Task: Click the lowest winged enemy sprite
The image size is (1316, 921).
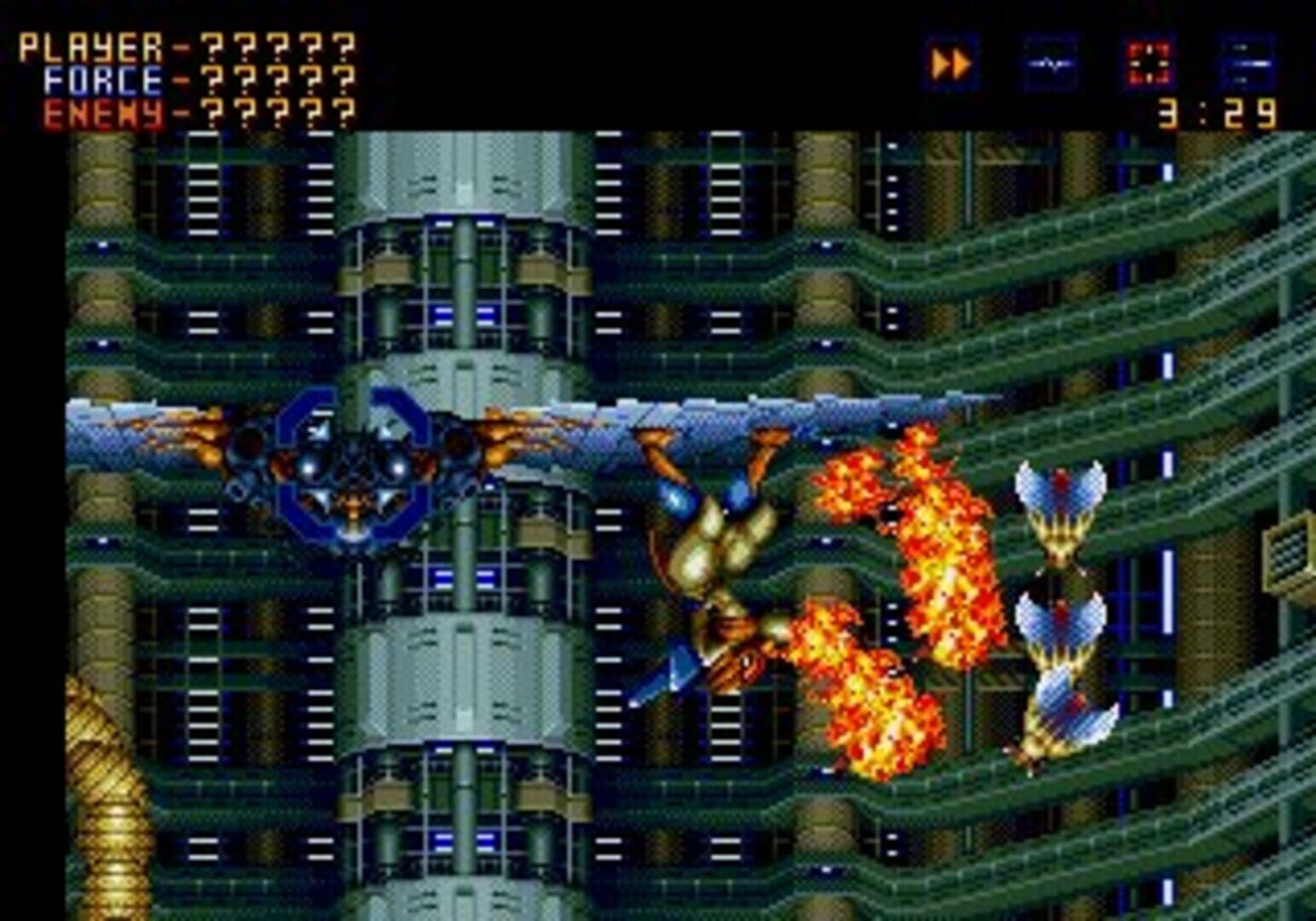Action: [1066, 708]
